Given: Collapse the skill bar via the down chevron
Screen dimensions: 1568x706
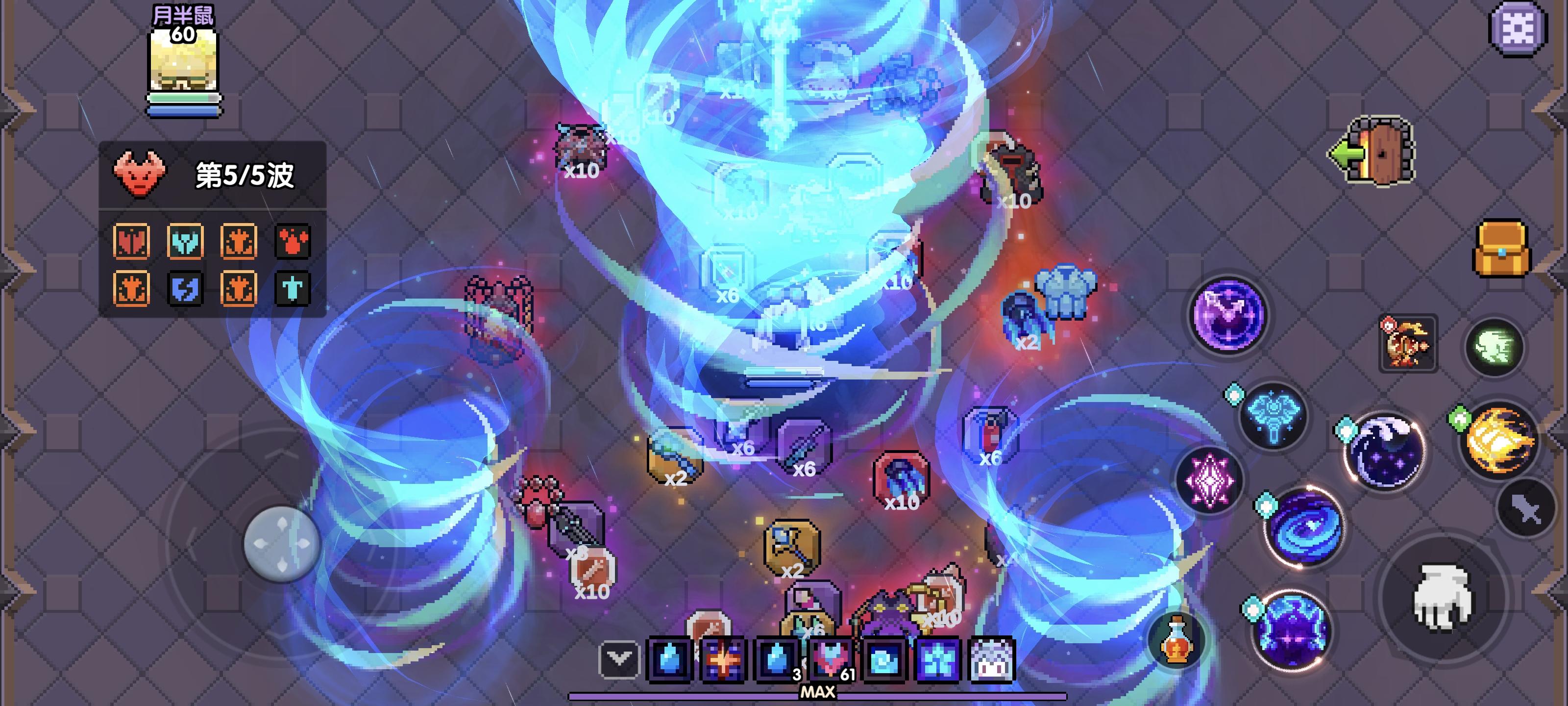Looking at the screenshot, I should pyautogui.click(x=620, y=658).
